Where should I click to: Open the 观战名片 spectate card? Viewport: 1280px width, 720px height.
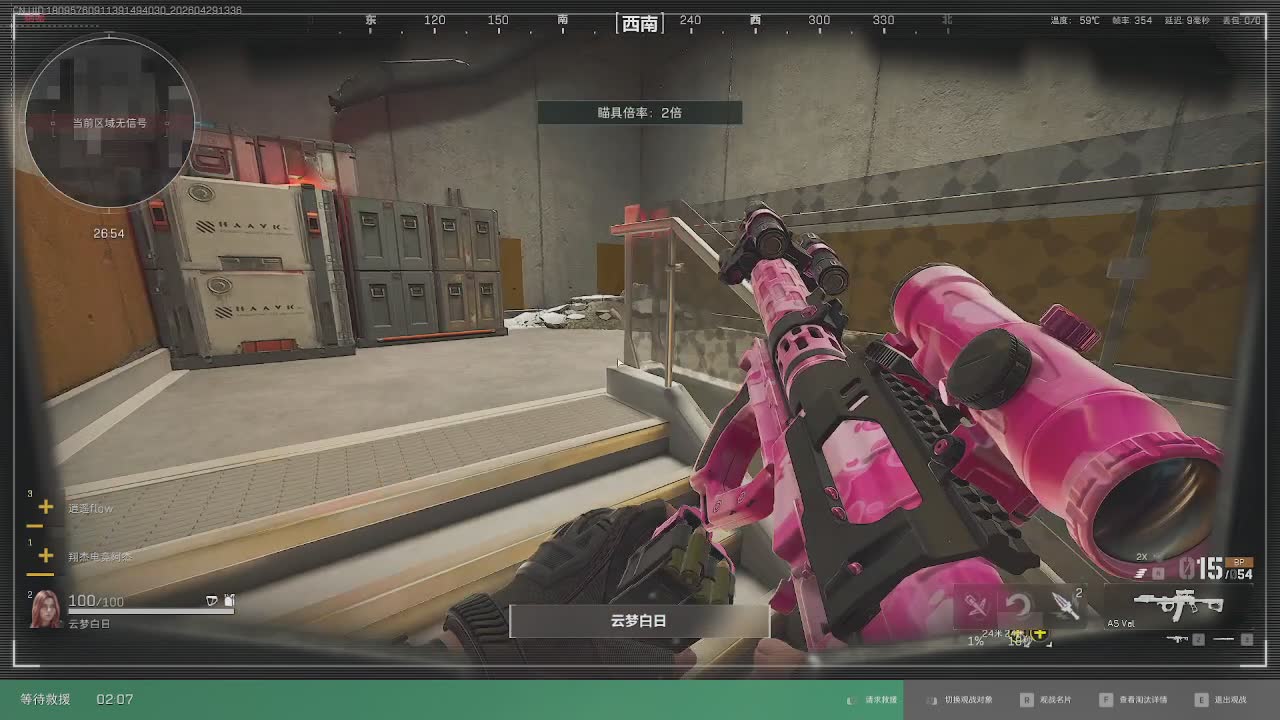tap(1047, 700)
